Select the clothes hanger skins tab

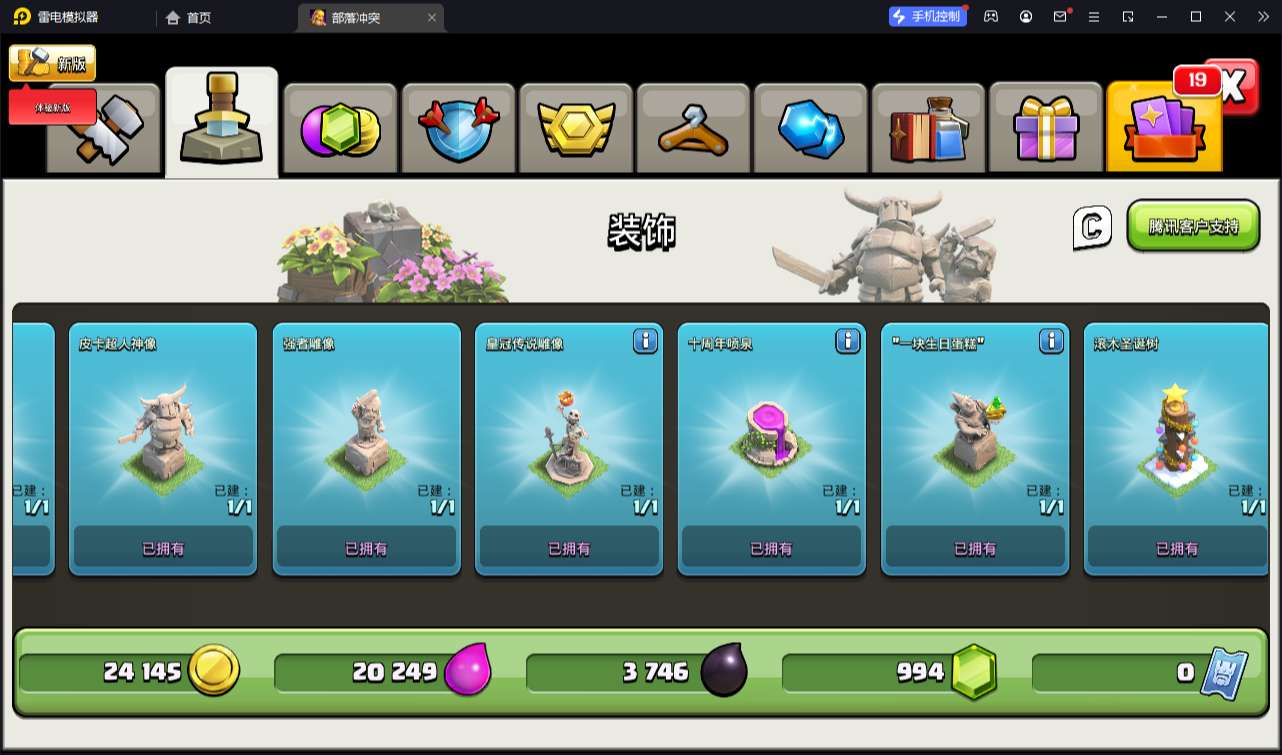click(x=693, y=129)
